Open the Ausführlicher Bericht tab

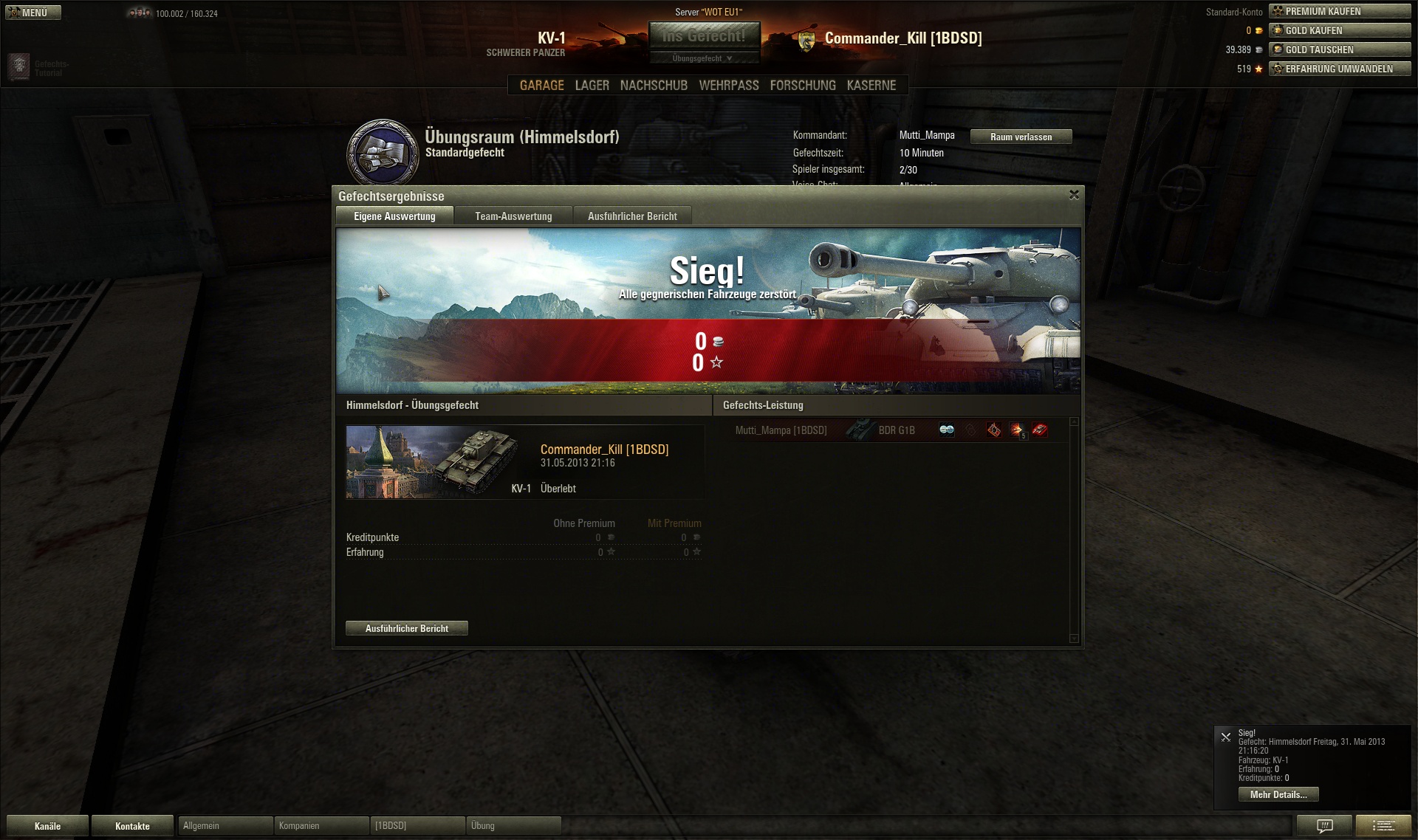tap(632, 216)
